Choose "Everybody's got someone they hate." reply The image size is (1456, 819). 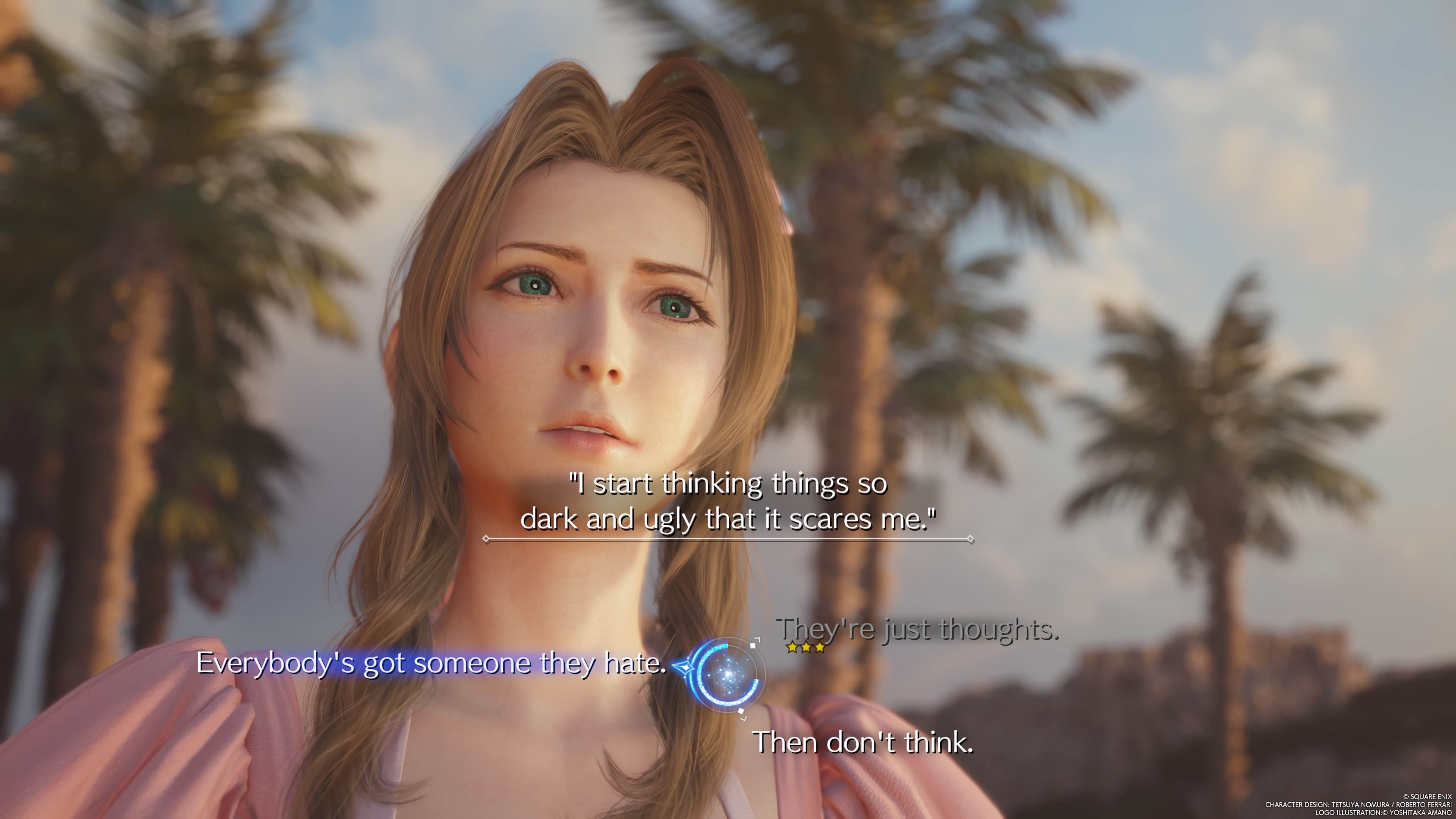click(x=431, y=663)
